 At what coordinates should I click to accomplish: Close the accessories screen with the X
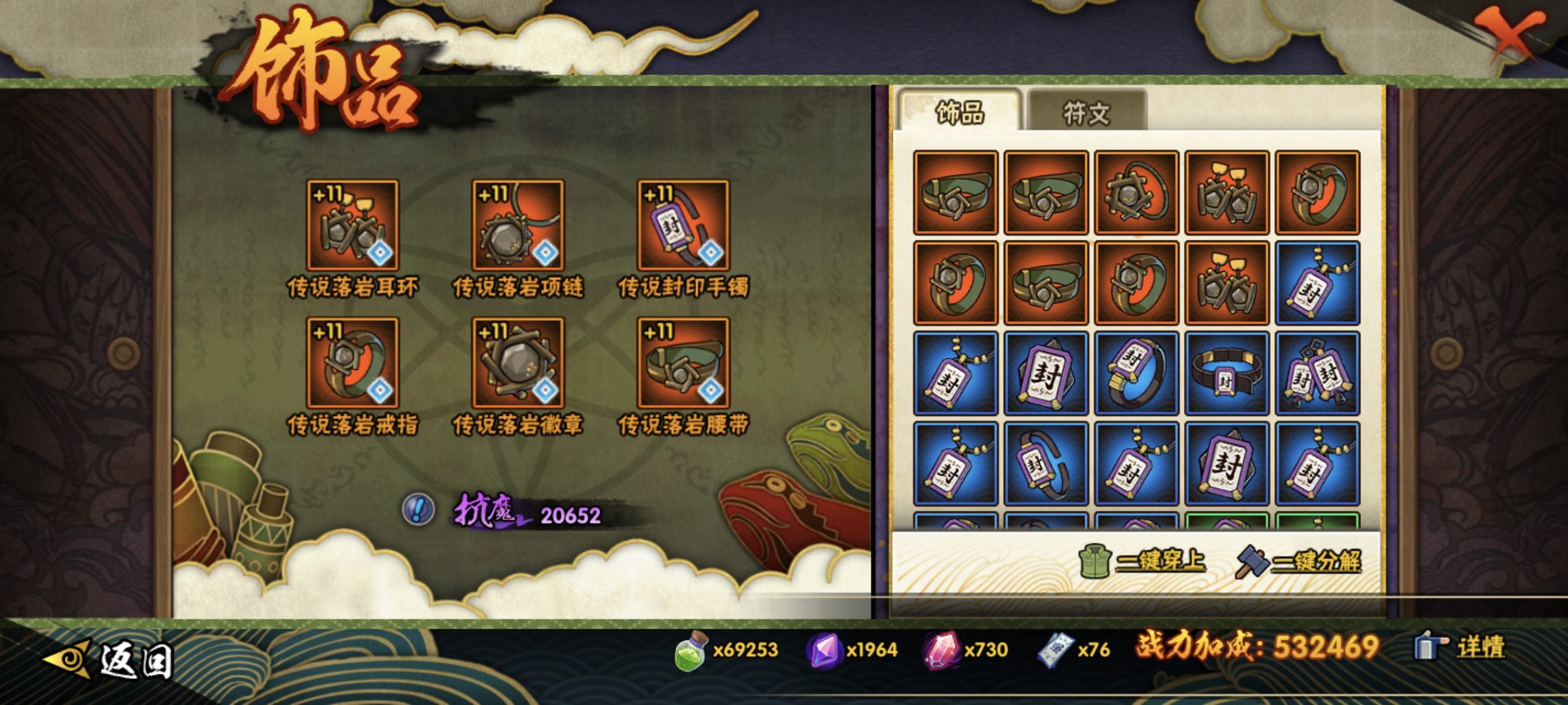click(1511, 36)
